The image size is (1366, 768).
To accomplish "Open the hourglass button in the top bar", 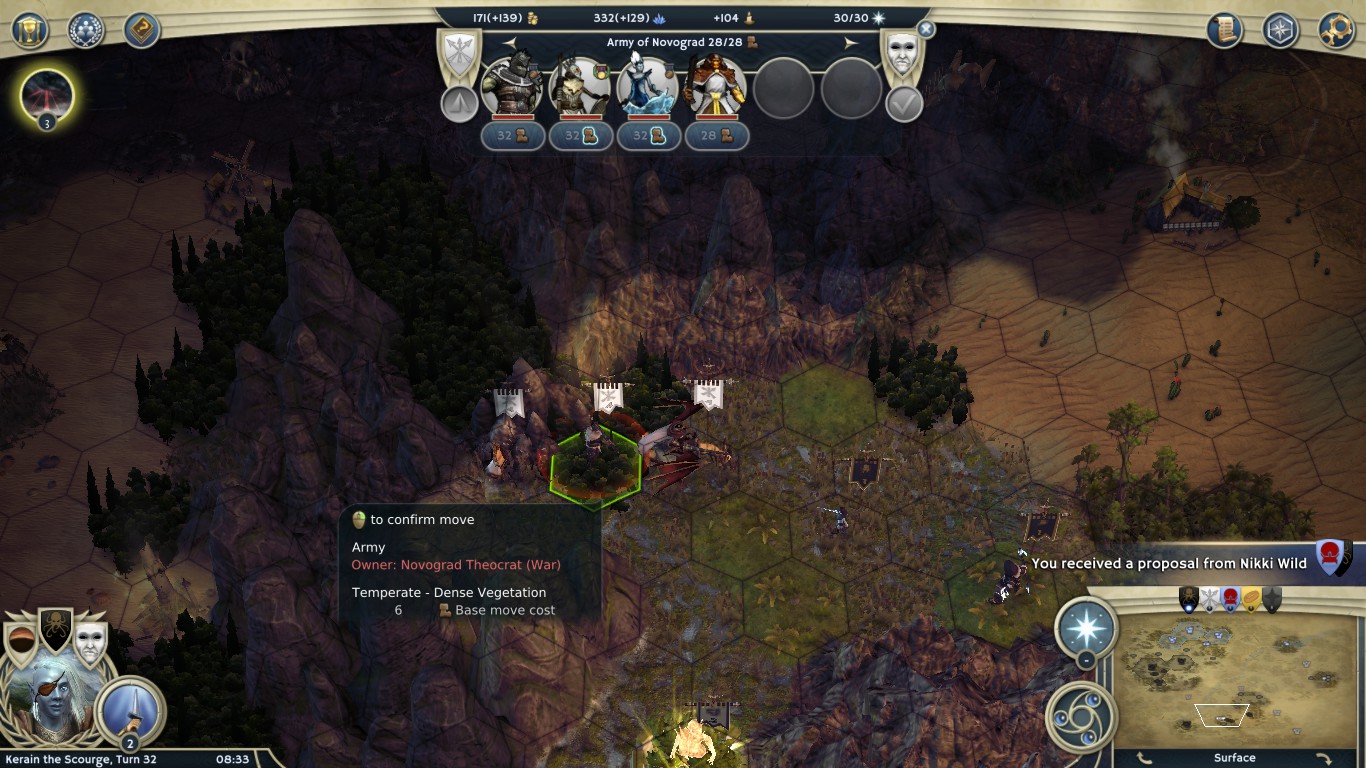I will point(30,30).
